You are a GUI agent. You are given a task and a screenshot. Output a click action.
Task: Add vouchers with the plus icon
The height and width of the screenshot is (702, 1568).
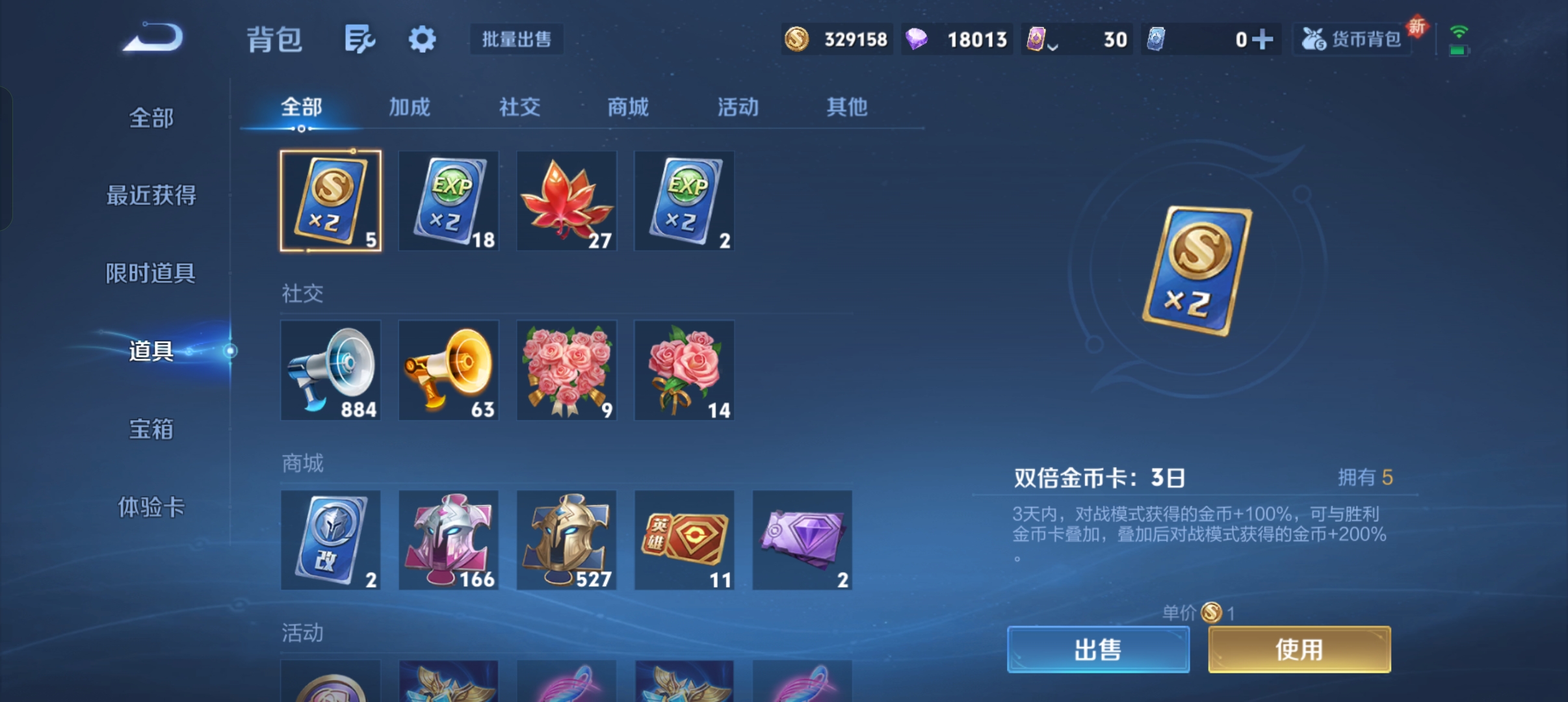(x=1262, y=40)
